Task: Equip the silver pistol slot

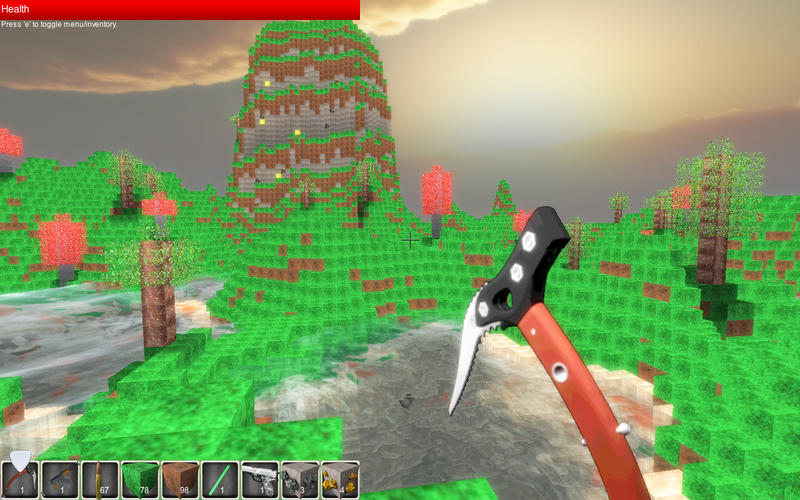Action: coord(260,479)
